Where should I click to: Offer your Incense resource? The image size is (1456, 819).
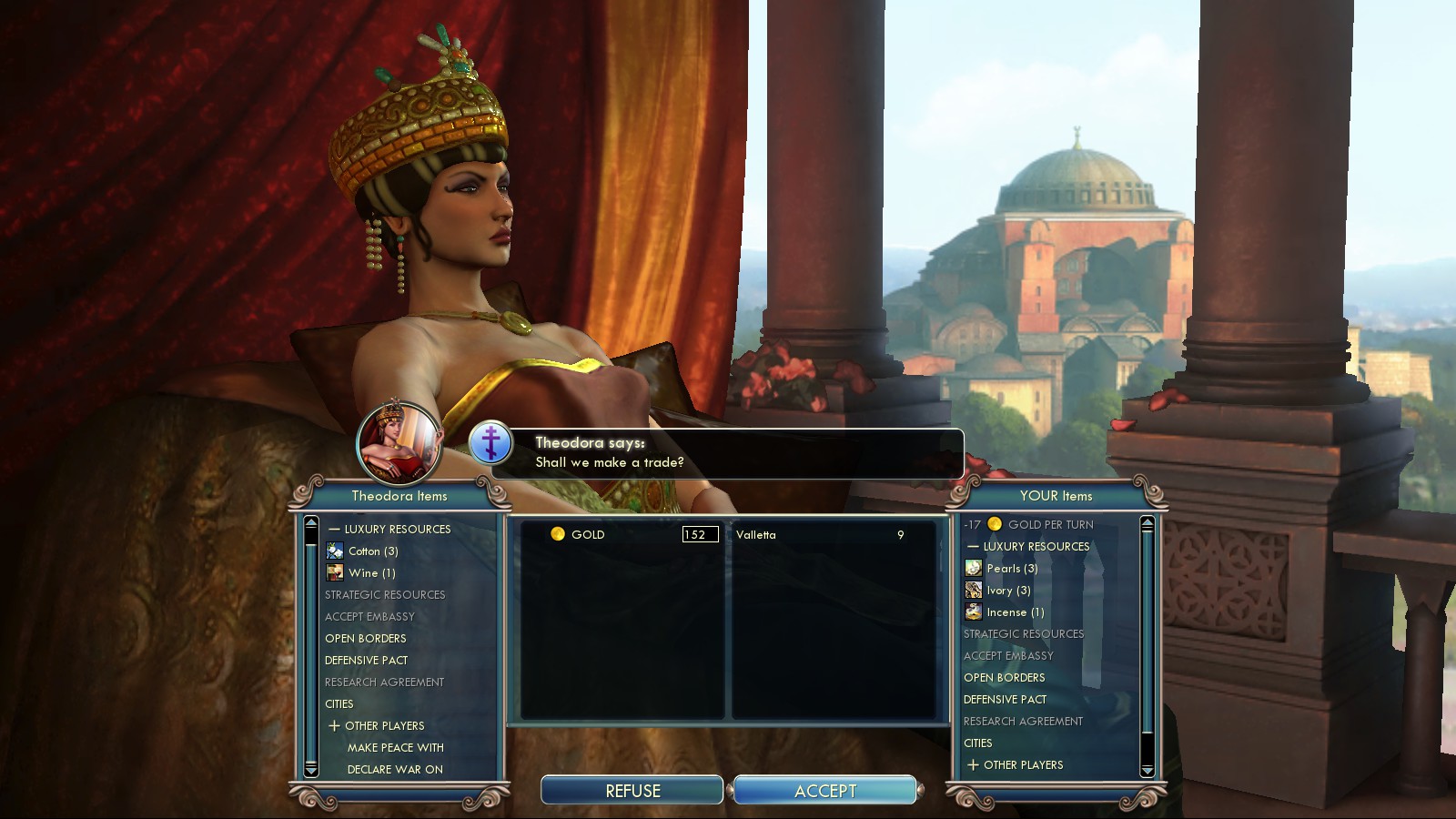pyautogui.click(x=1014, y=612)
